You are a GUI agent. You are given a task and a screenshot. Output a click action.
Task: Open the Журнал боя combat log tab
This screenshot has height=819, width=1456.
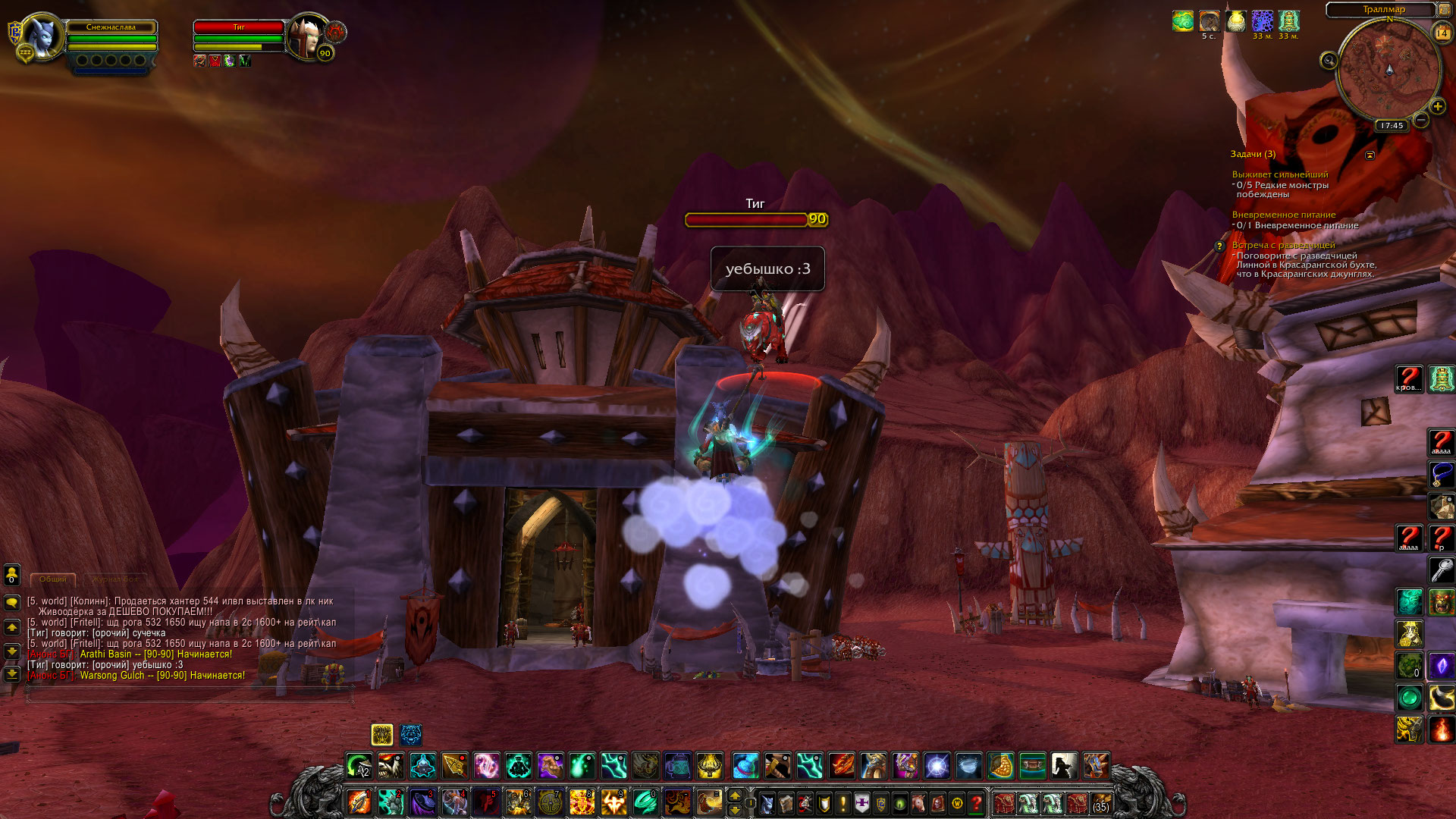click(x=116, y=579)
